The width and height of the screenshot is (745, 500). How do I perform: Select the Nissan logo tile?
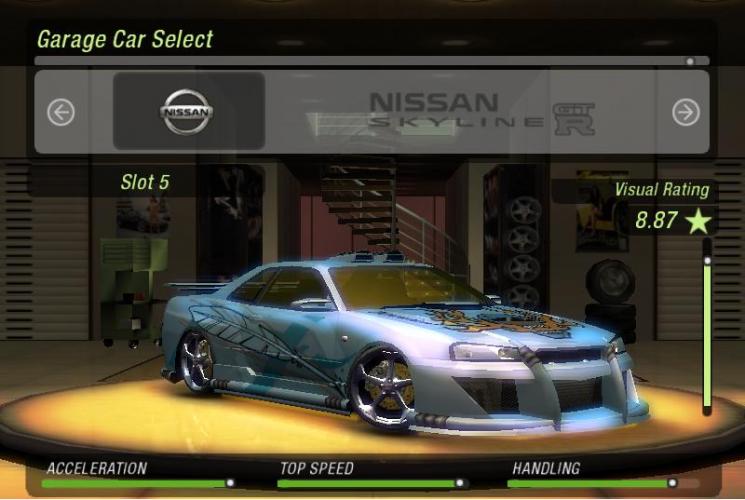188,111
